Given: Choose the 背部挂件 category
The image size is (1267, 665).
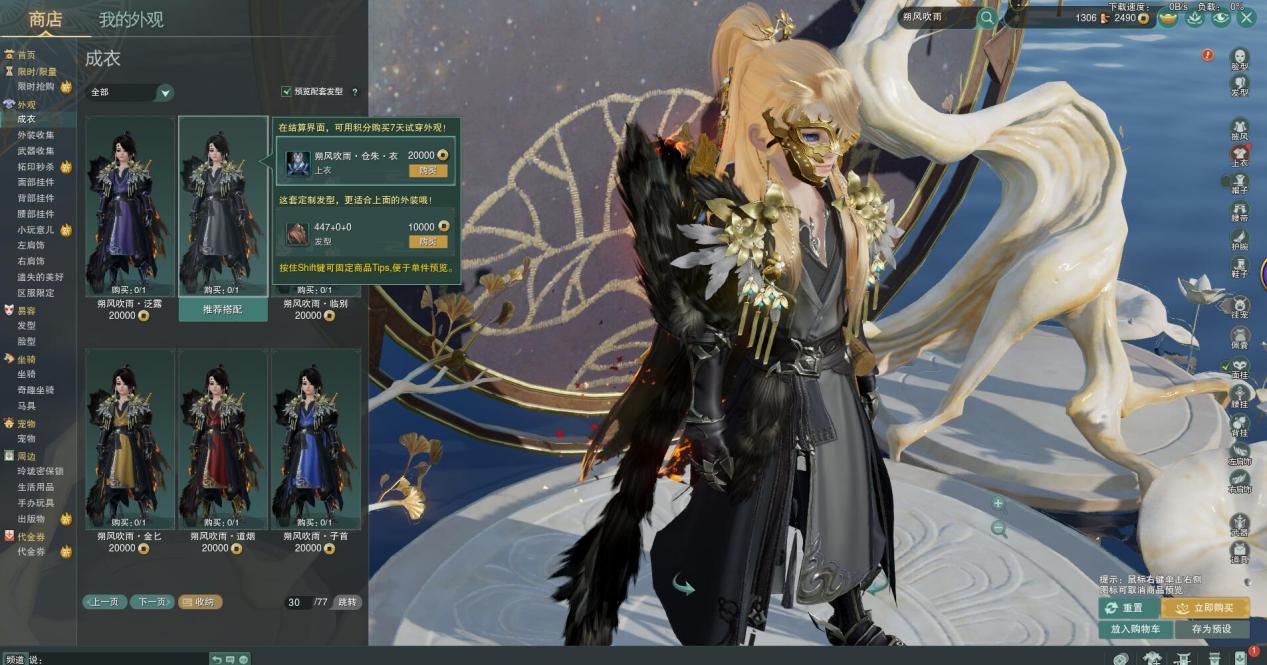Looking at the screenshot, I should [x=36, y=198].
